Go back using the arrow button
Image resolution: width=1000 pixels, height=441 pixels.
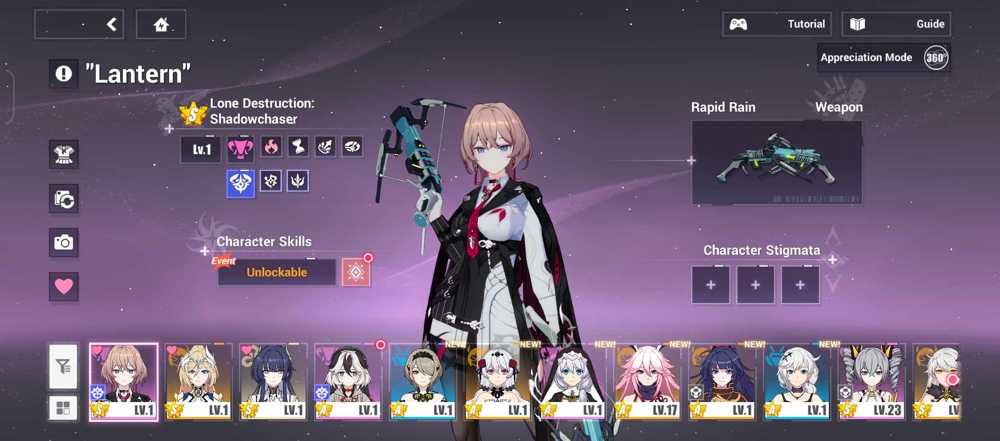click(x=79, y=24)
